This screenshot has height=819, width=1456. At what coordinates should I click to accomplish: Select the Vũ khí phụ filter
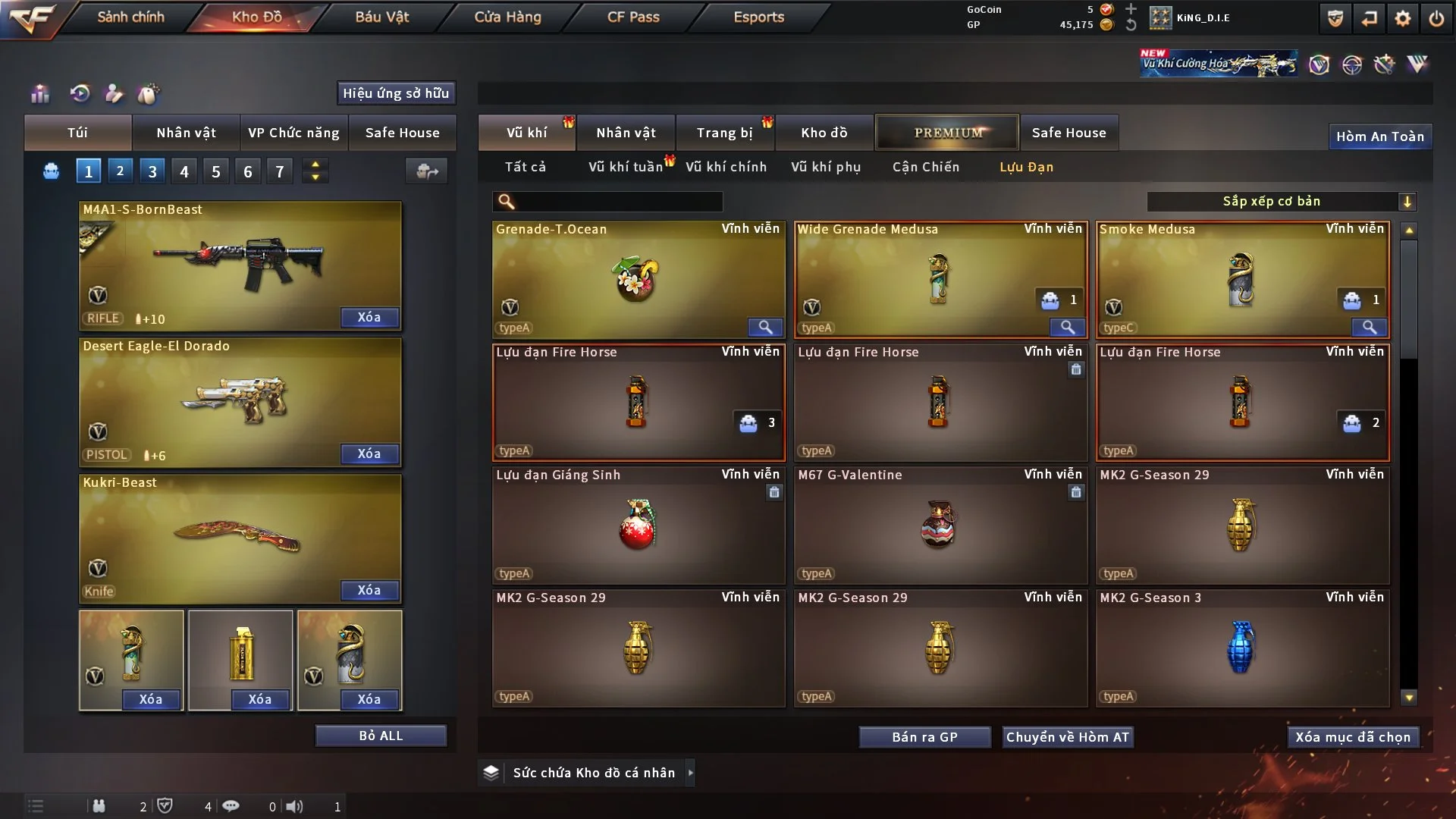coord(826,167)
